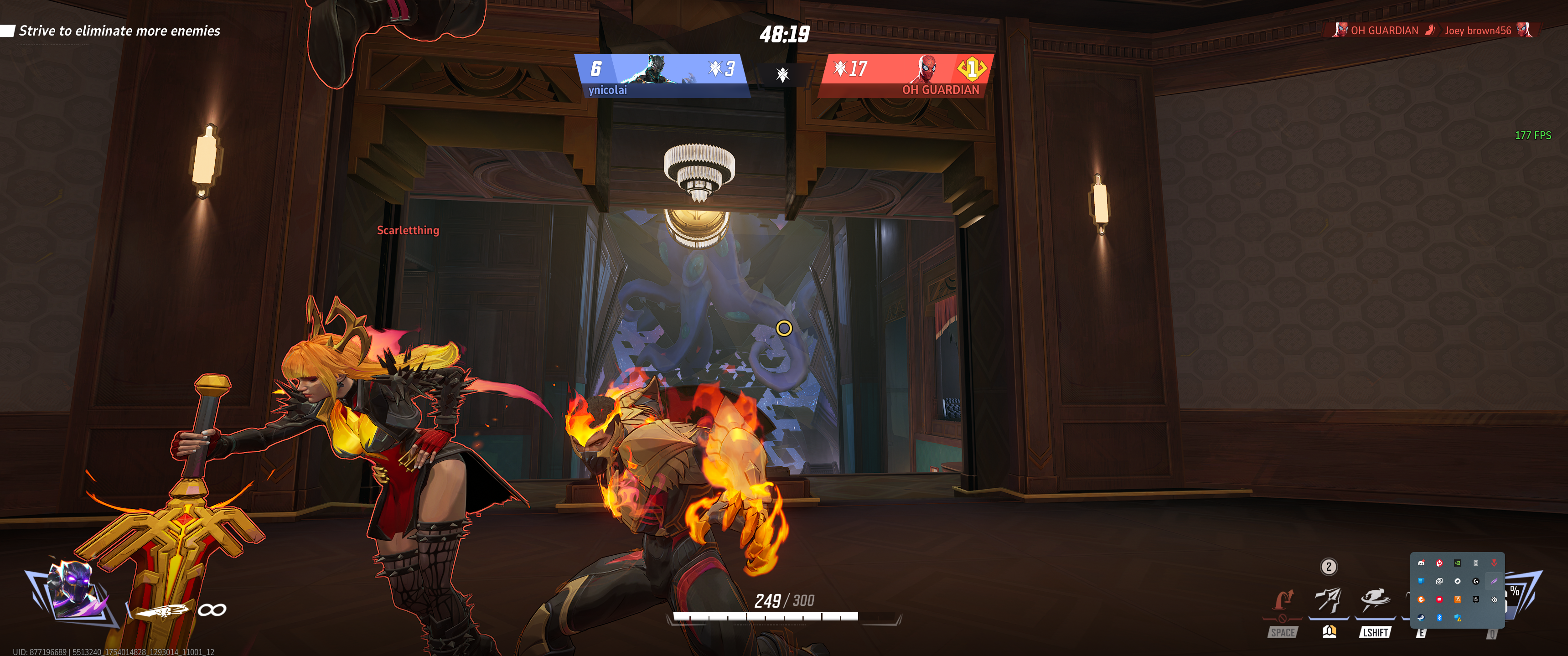The height and width of the screenshot is (656, 1568).
Task: Open Steam from the tray popup
Action: click(1421, 618)
